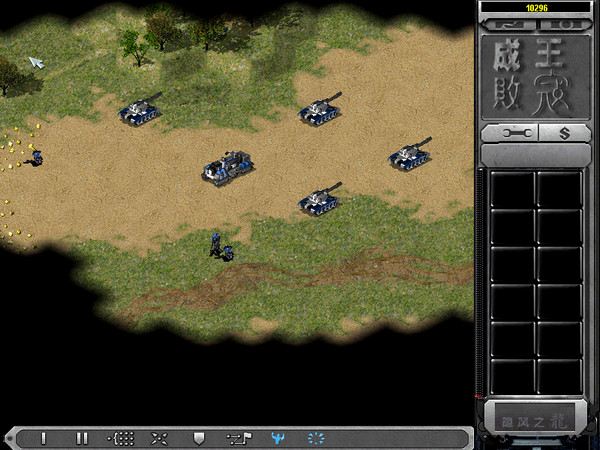Image resolution: width=600 pixels, height=450 pixels.
Task: Select team one with the single-bar button
Action: [43, 438]
